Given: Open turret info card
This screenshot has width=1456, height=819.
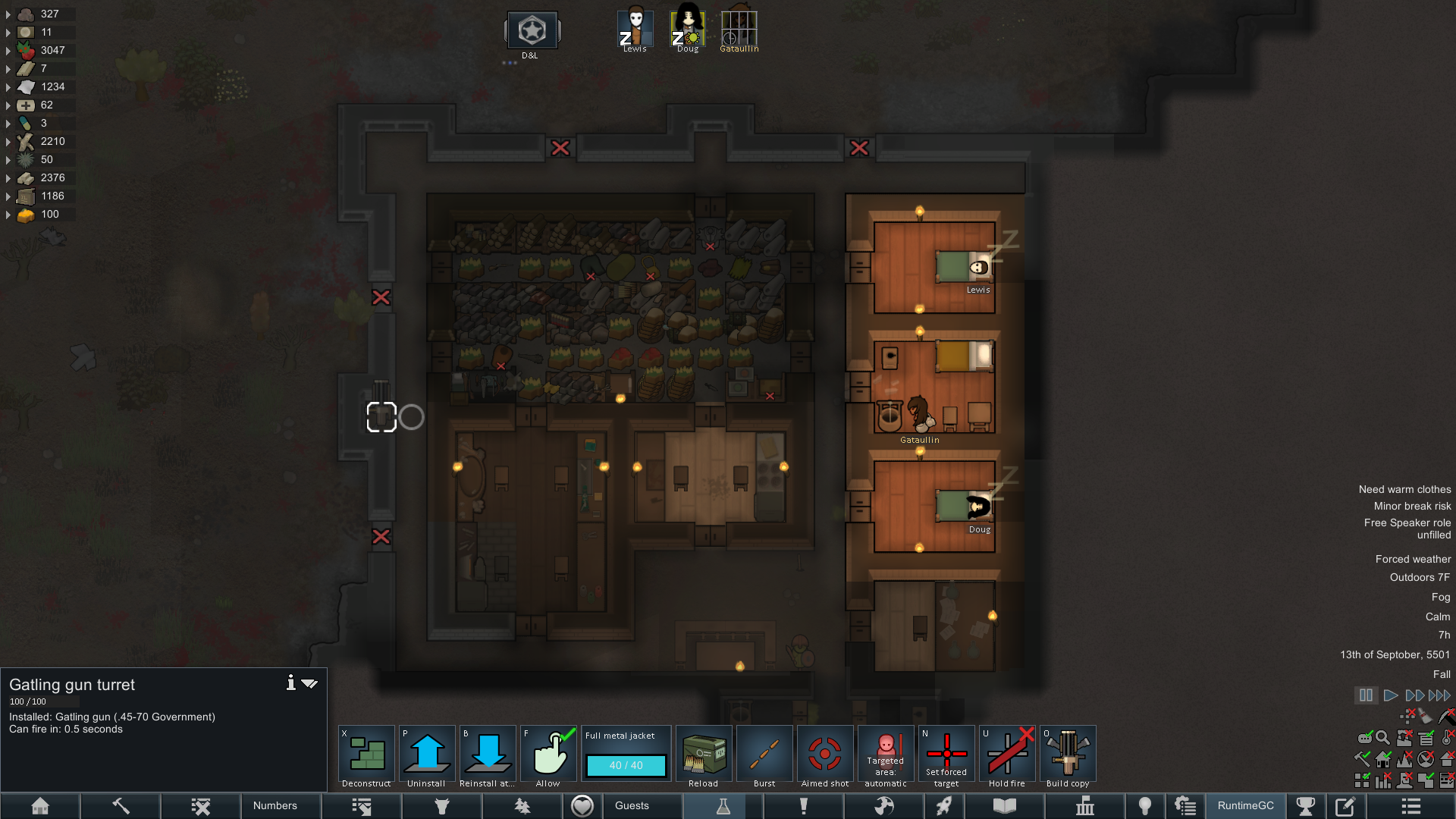Looking at the screenshot, I should (x=290, y=683).
